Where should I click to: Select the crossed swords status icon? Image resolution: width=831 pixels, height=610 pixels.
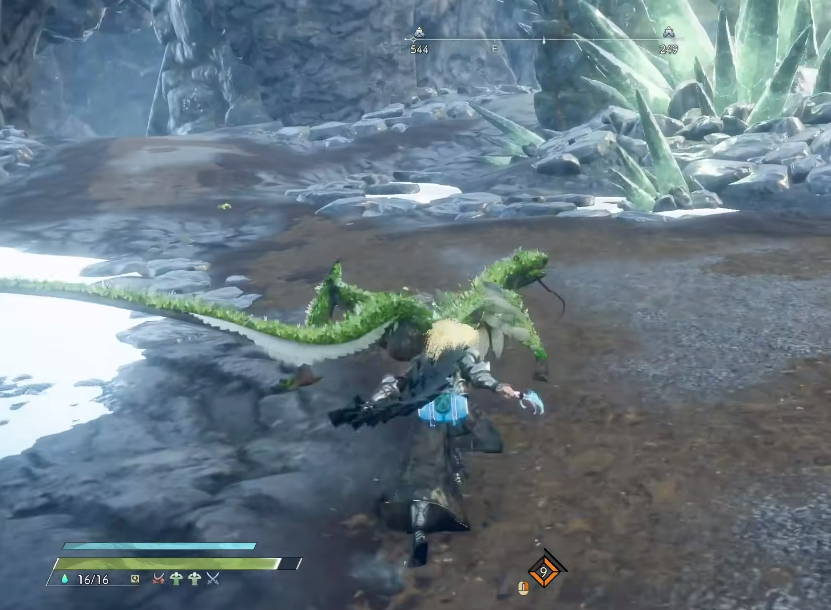click(x=212, y=578)
